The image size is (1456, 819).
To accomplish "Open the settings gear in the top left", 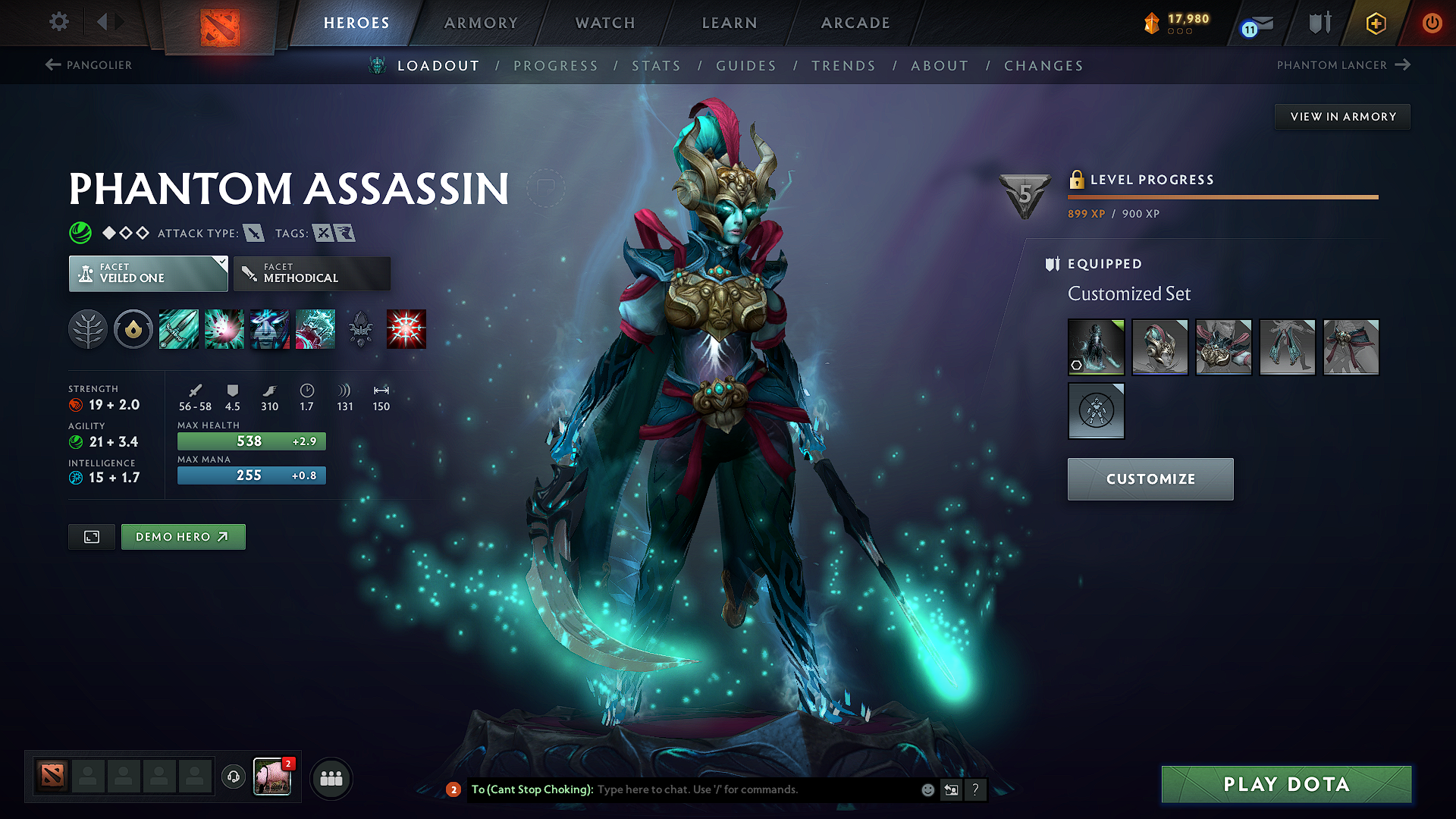I will tap(58, 23).
